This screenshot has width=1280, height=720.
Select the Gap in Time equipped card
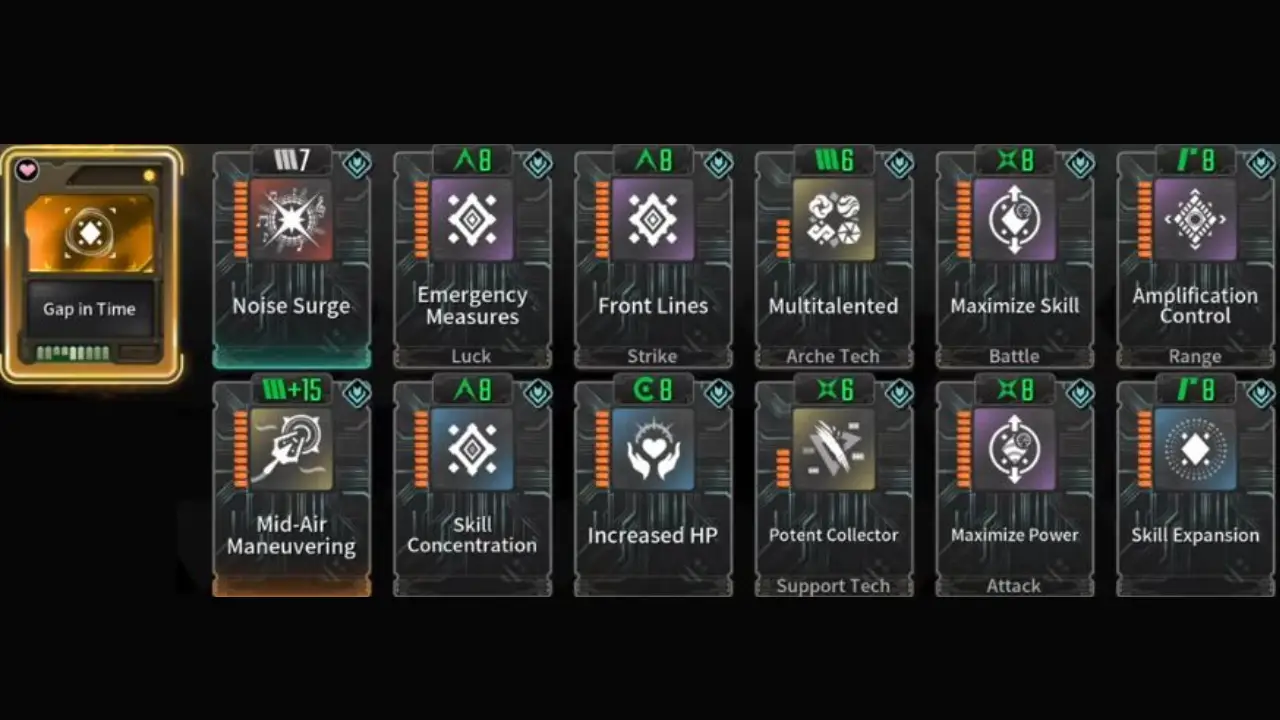click(x=92, y=260)
